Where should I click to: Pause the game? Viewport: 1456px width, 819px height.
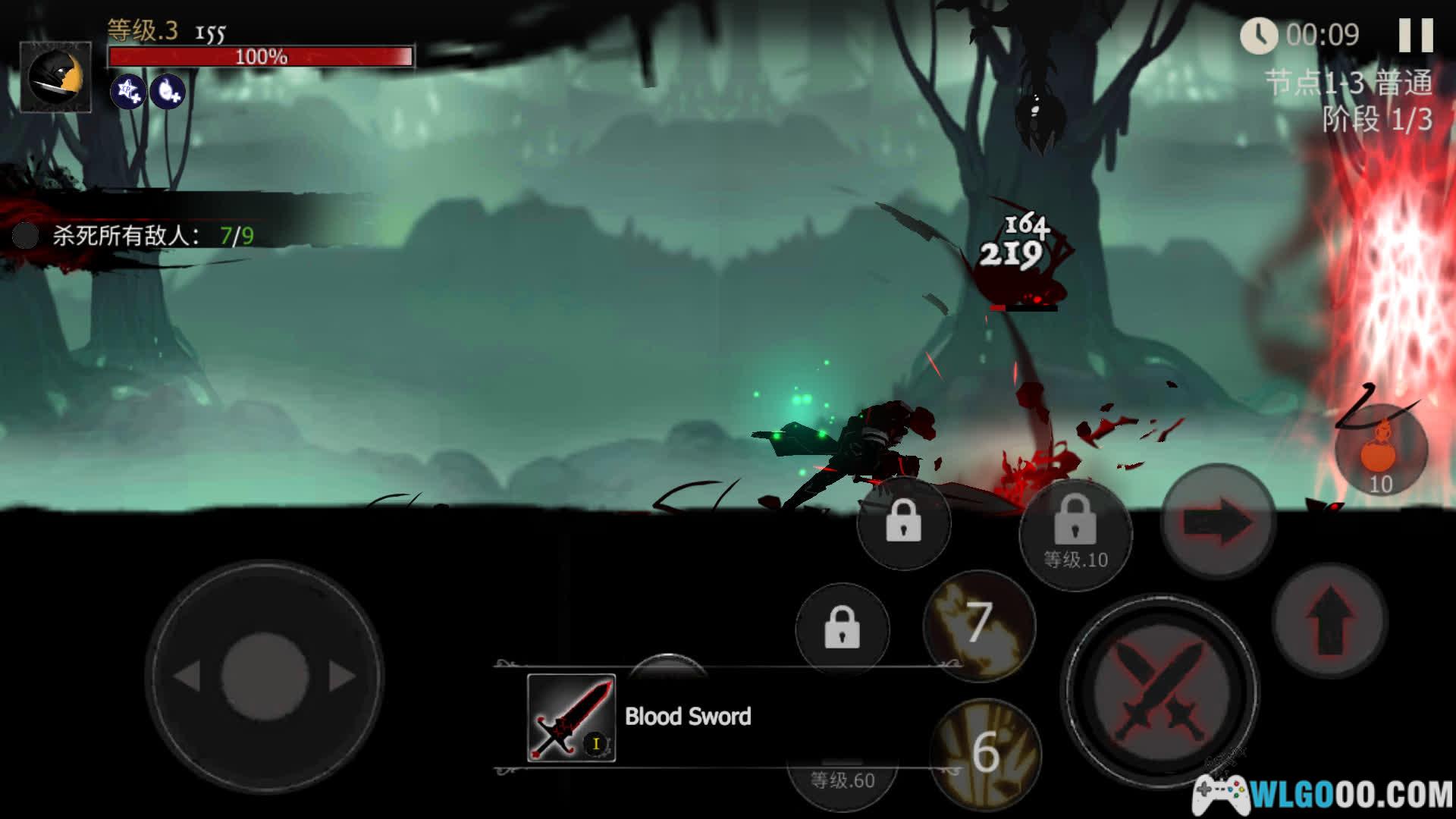pyautogui.click(x=1415, y=35)
